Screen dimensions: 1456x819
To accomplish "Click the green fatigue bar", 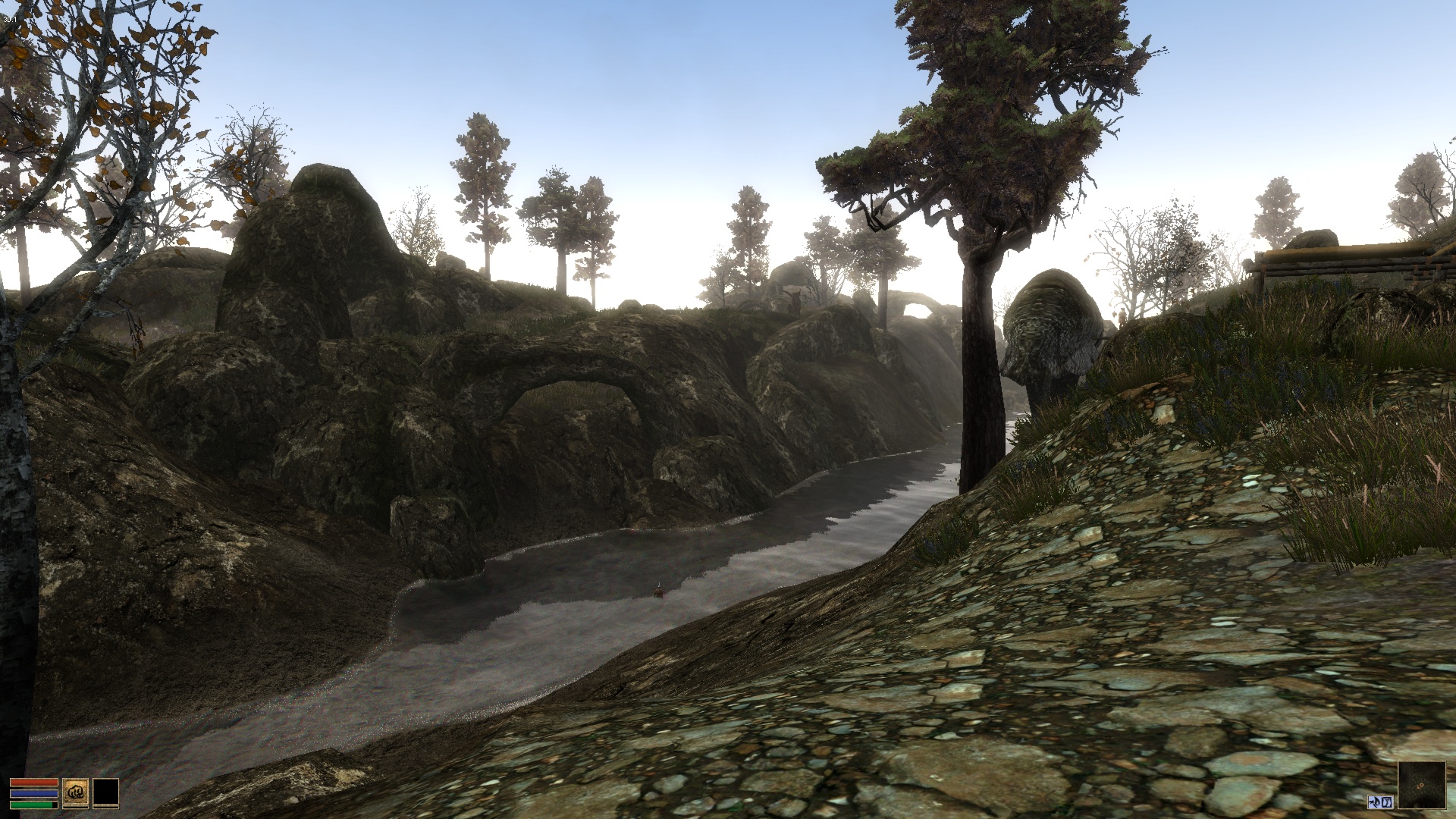I will (32, 804).
